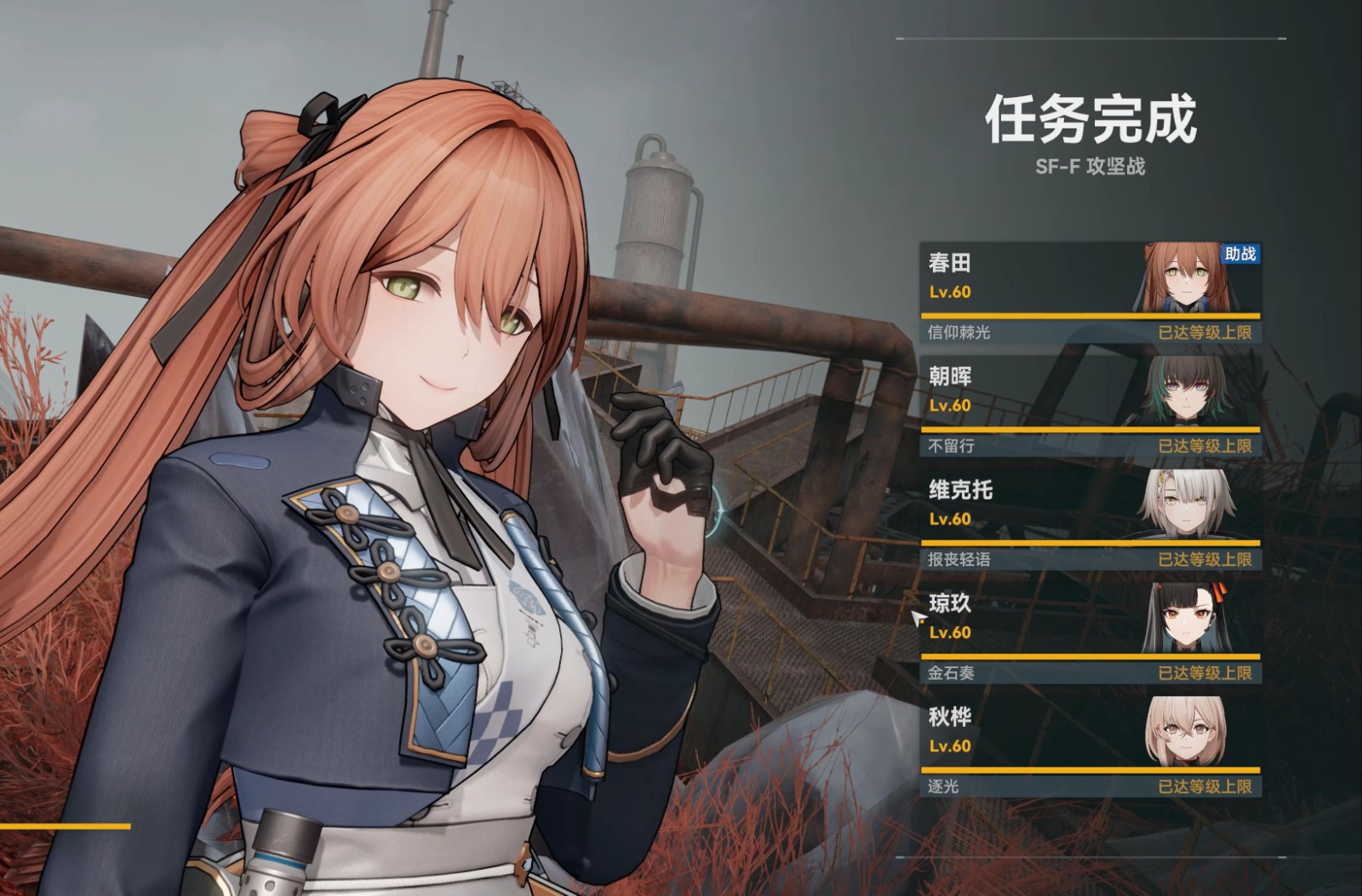Click 报丧轻语's yellow experience bar
Viewport: 1362px width, 896px height.
[x=1090, y=542]
